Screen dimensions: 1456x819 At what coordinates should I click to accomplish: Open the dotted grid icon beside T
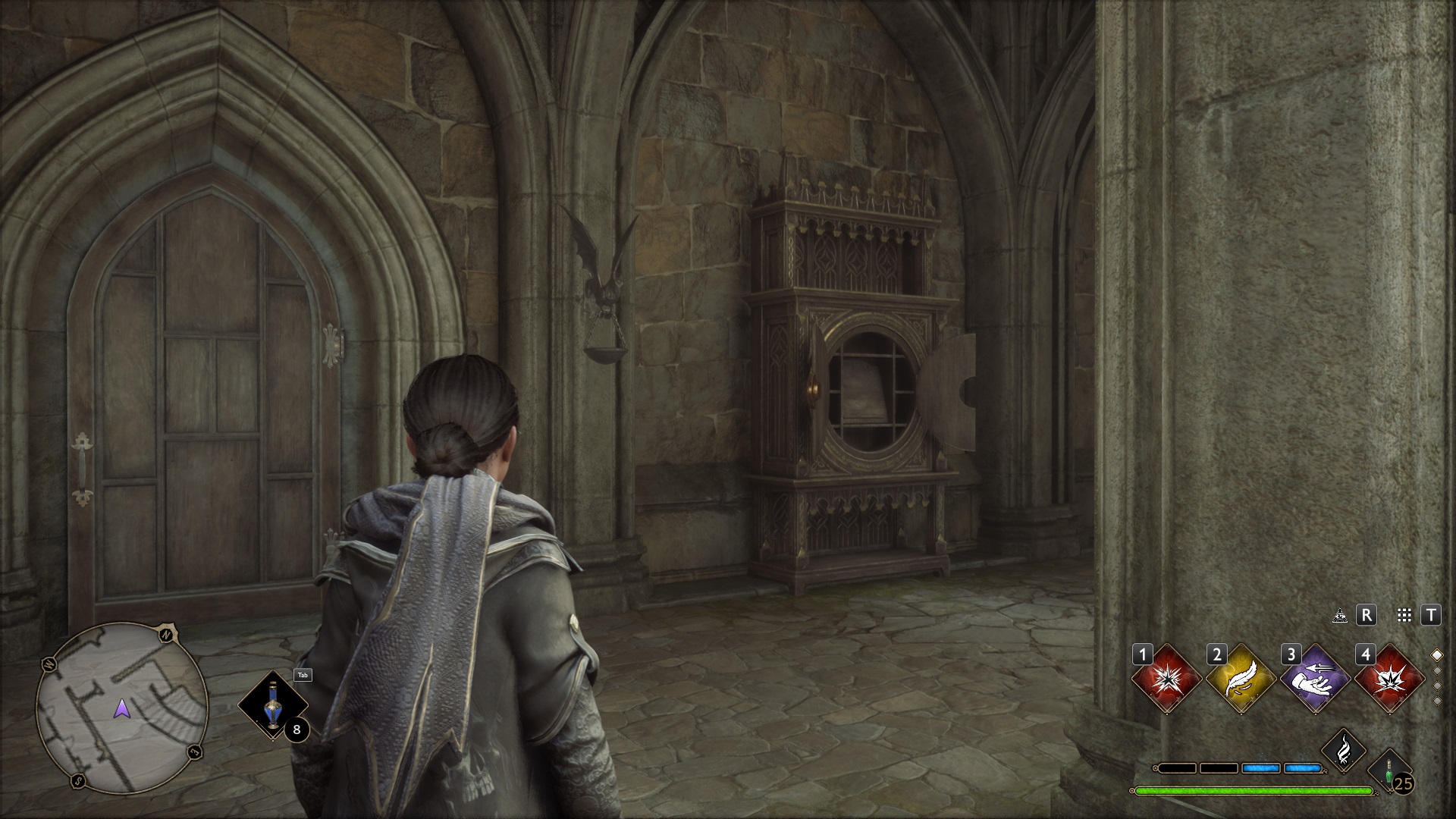click(x=1404, y=616)
